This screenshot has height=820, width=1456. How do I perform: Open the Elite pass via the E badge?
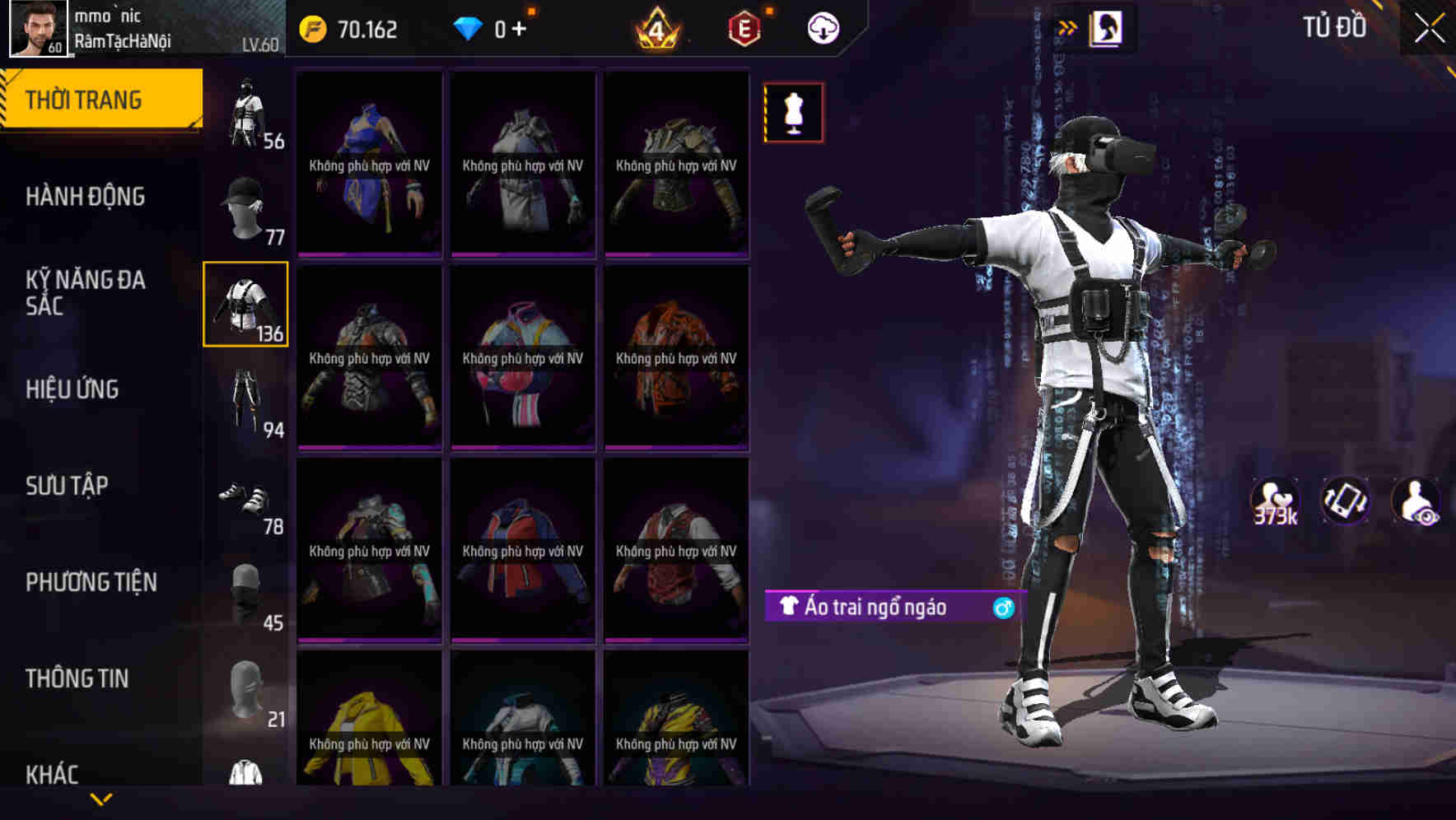pyautogui.click(x=743, y=27)
